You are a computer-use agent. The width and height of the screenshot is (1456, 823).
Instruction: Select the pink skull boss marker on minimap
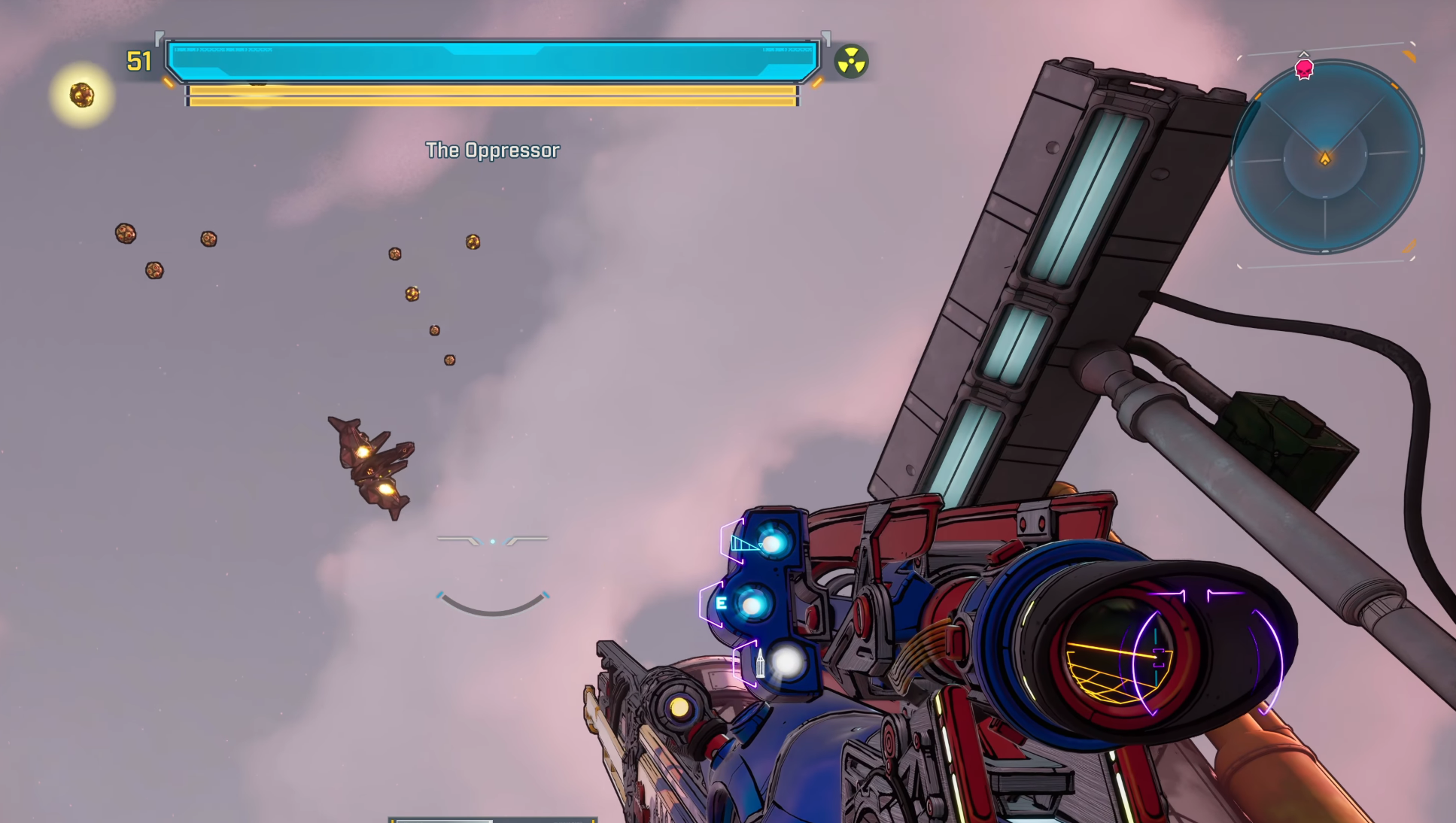click(x=1304, y=69)
